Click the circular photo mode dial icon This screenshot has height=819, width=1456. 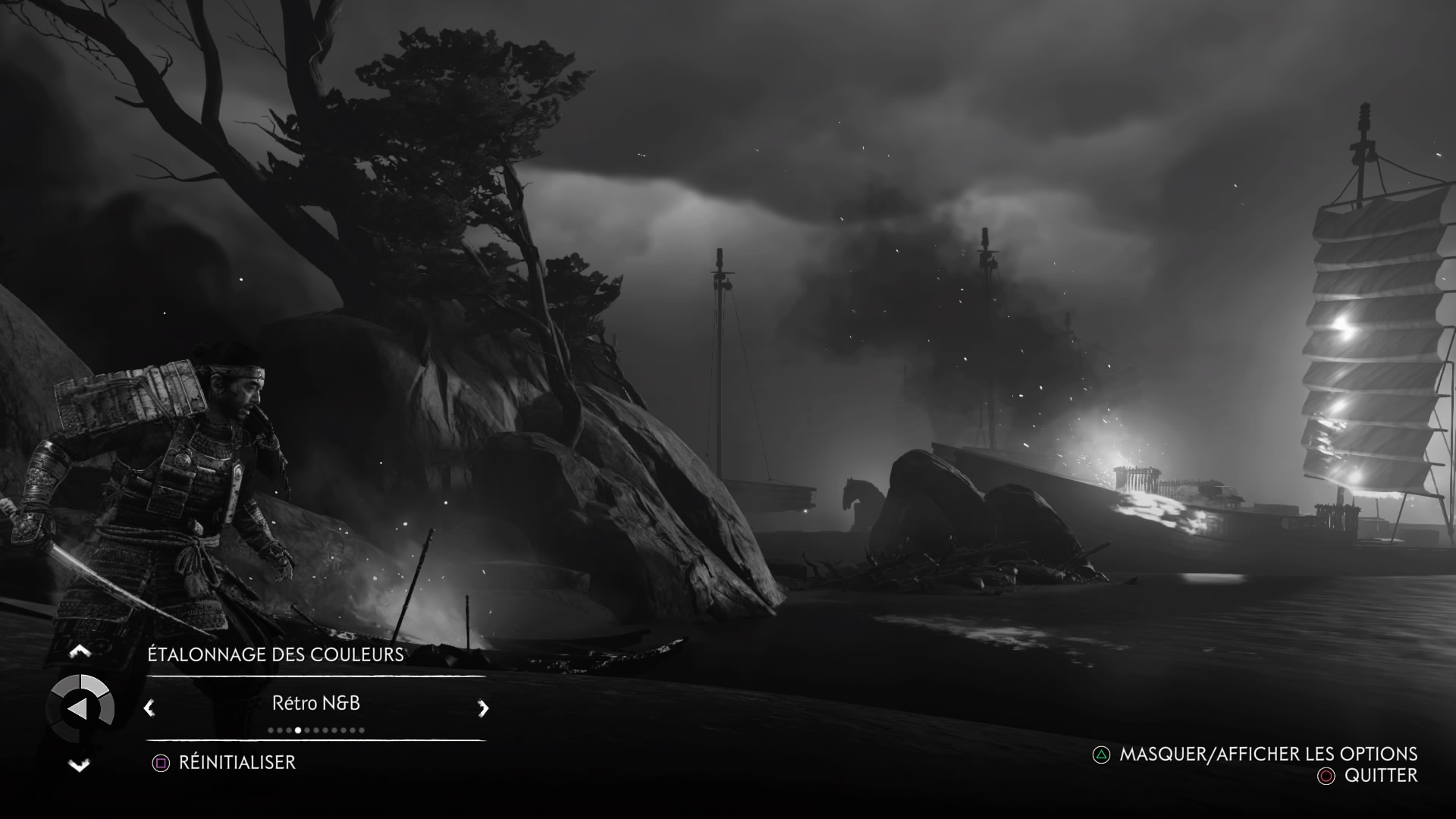click(80, 708)
